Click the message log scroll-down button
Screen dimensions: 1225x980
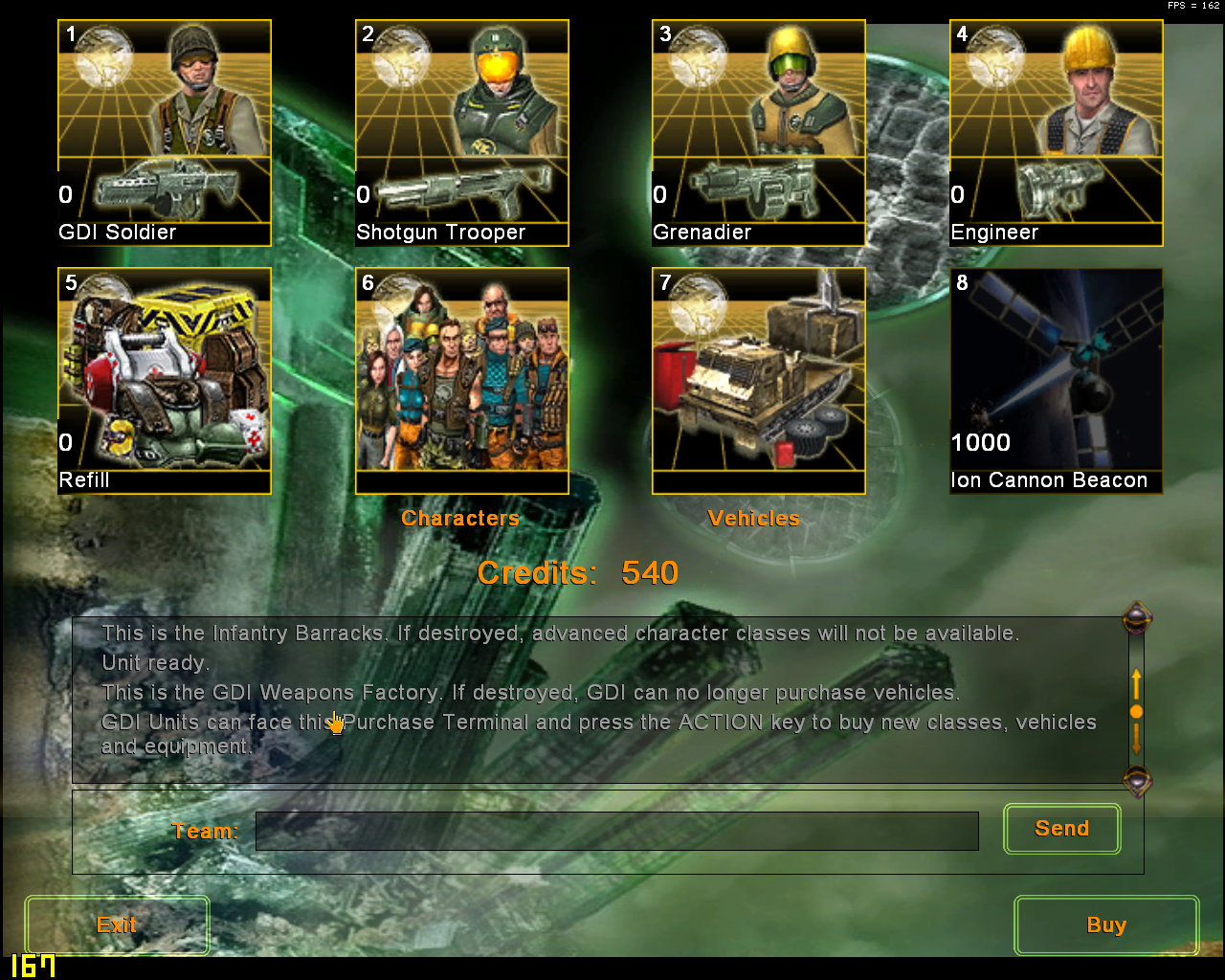click(1137, 782)
